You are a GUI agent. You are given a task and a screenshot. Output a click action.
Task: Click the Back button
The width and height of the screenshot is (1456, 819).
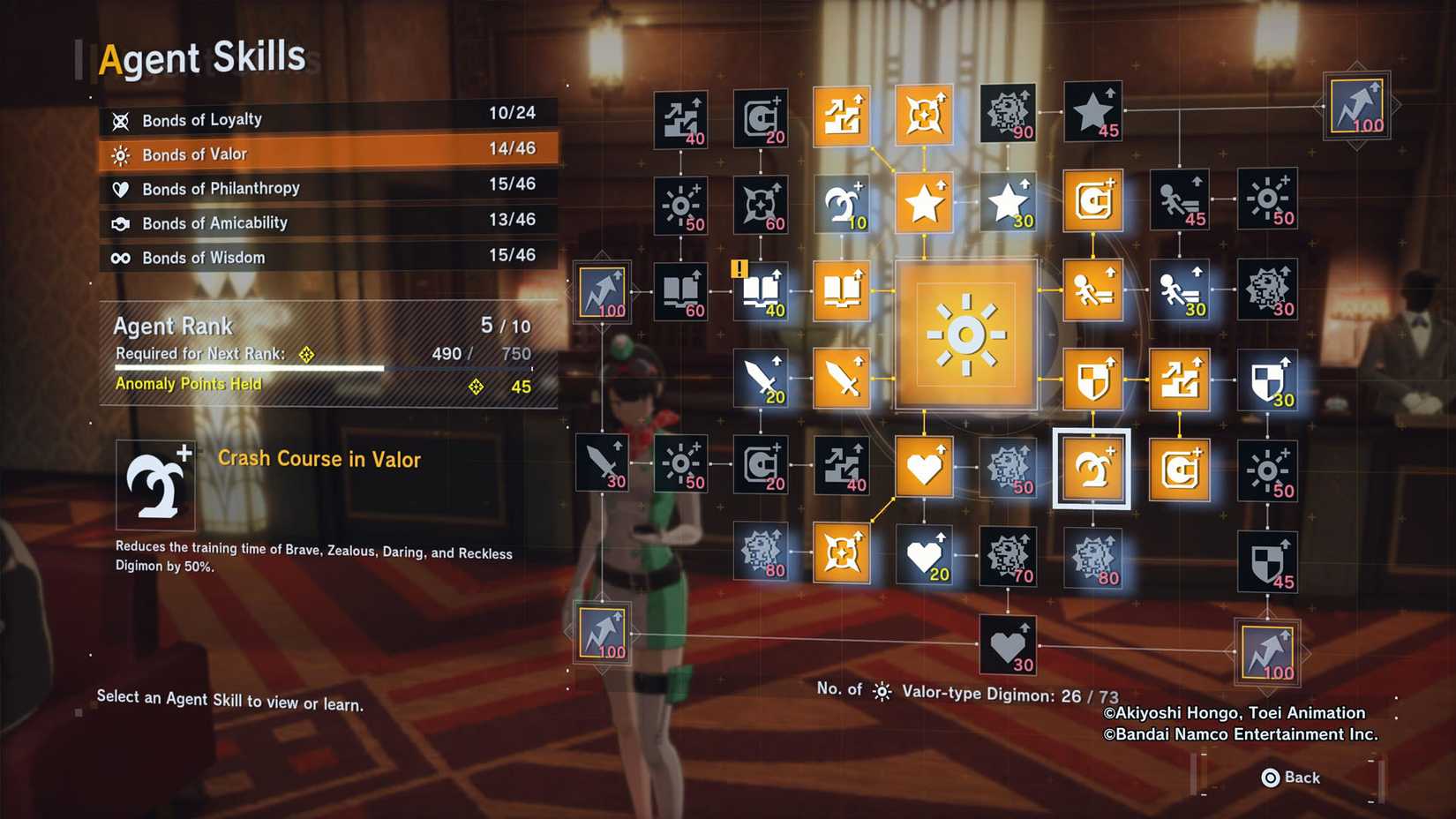coord(1293,778)
